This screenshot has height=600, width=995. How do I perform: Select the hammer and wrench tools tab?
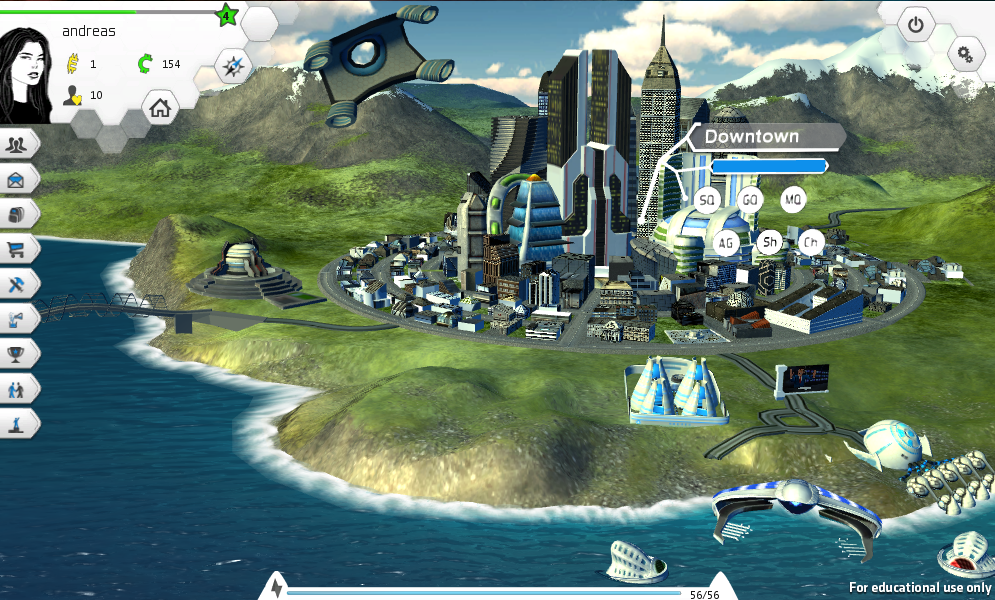[x=18, y=284]
